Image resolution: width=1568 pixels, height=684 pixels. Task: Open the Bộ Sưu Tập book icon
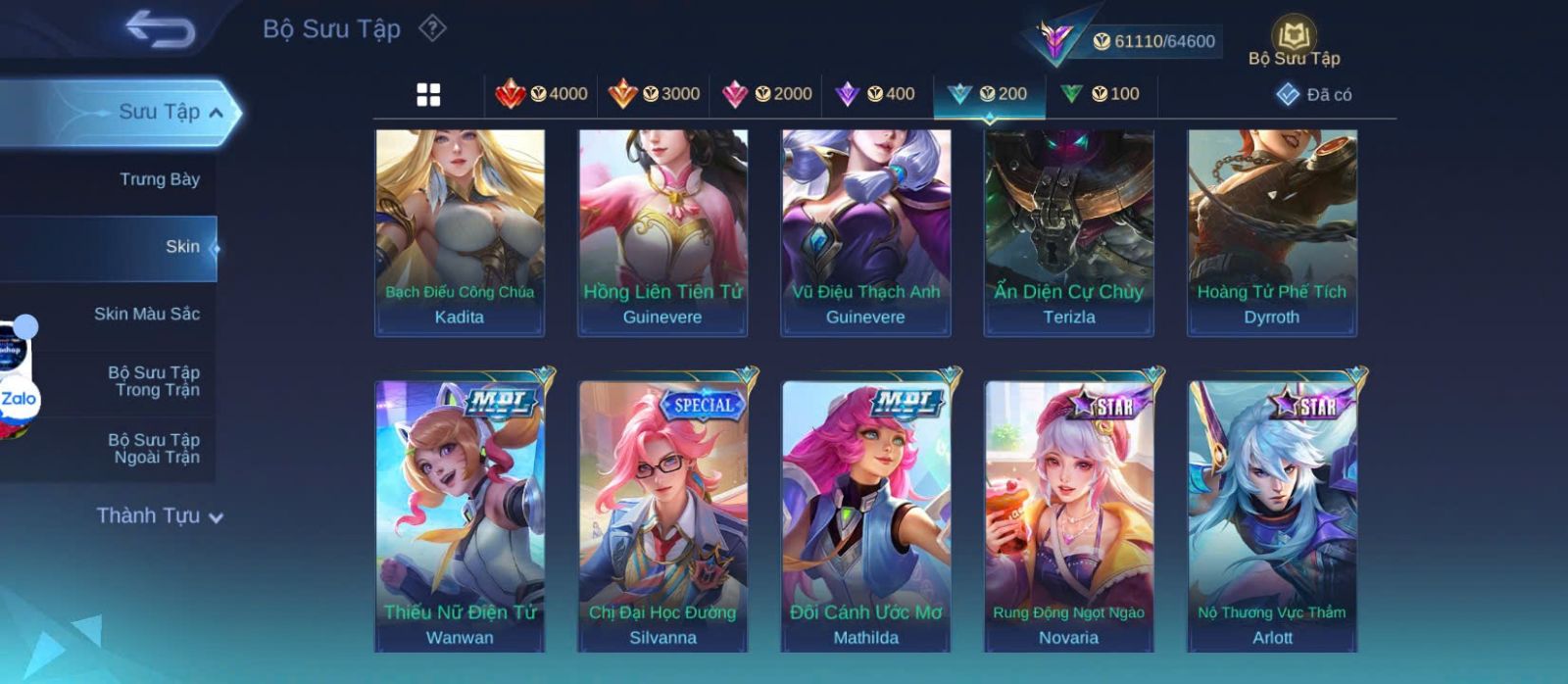pyautogui.click(x=1294, y=42)
